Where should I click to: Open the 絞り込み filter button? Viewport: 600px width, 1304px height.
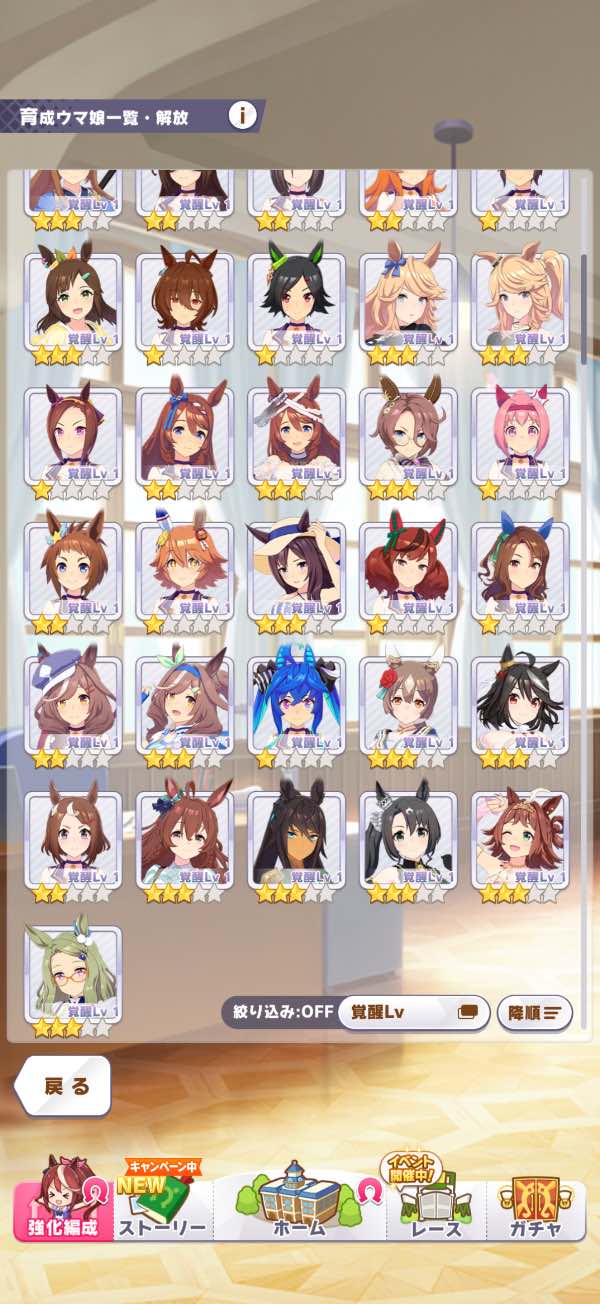(278, 1011)
